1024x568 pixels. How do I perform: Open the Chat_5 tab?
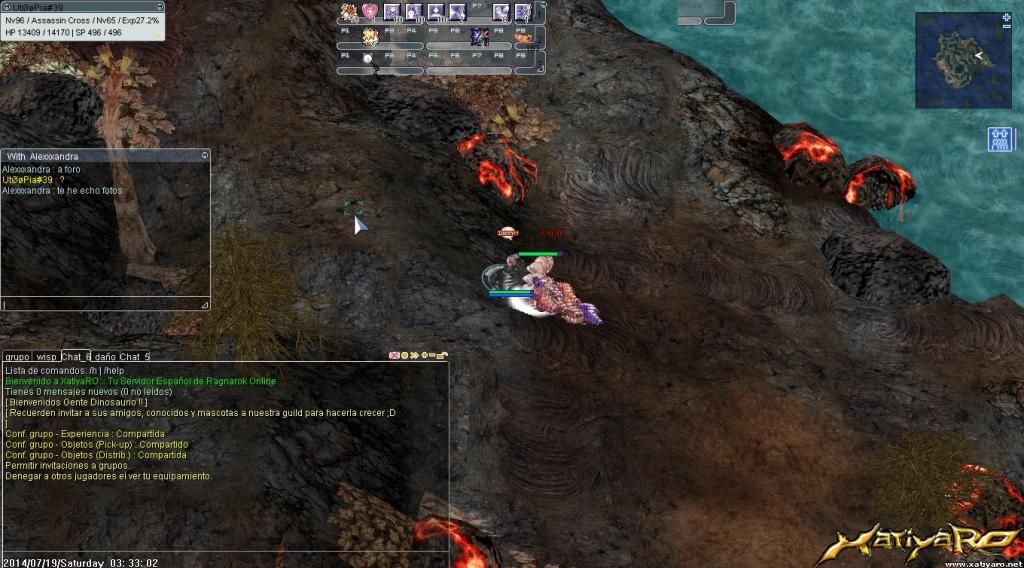tap(134, 356)
